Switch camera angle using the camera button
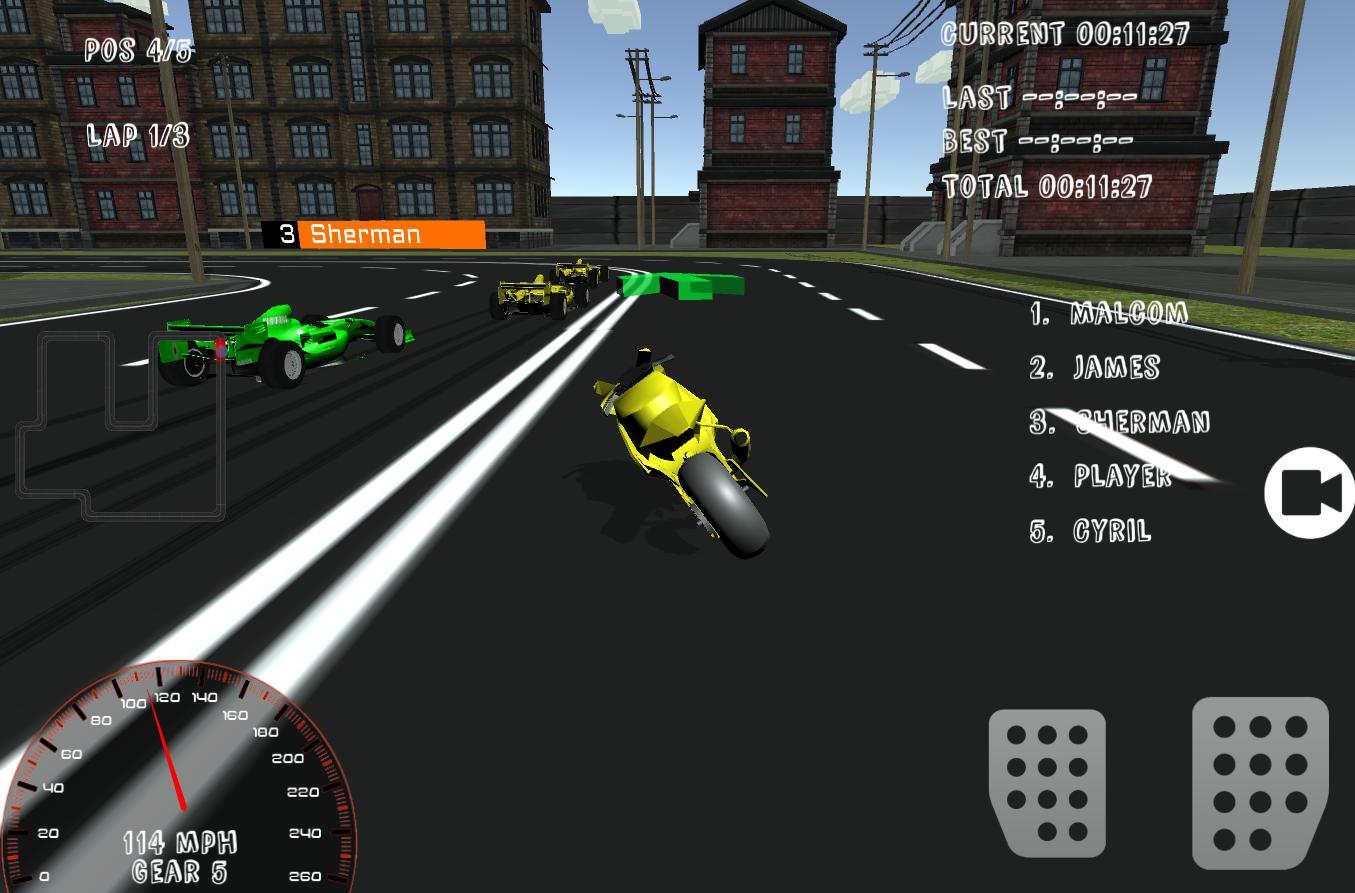1355x893 pixels. [x=1308, y=491]
